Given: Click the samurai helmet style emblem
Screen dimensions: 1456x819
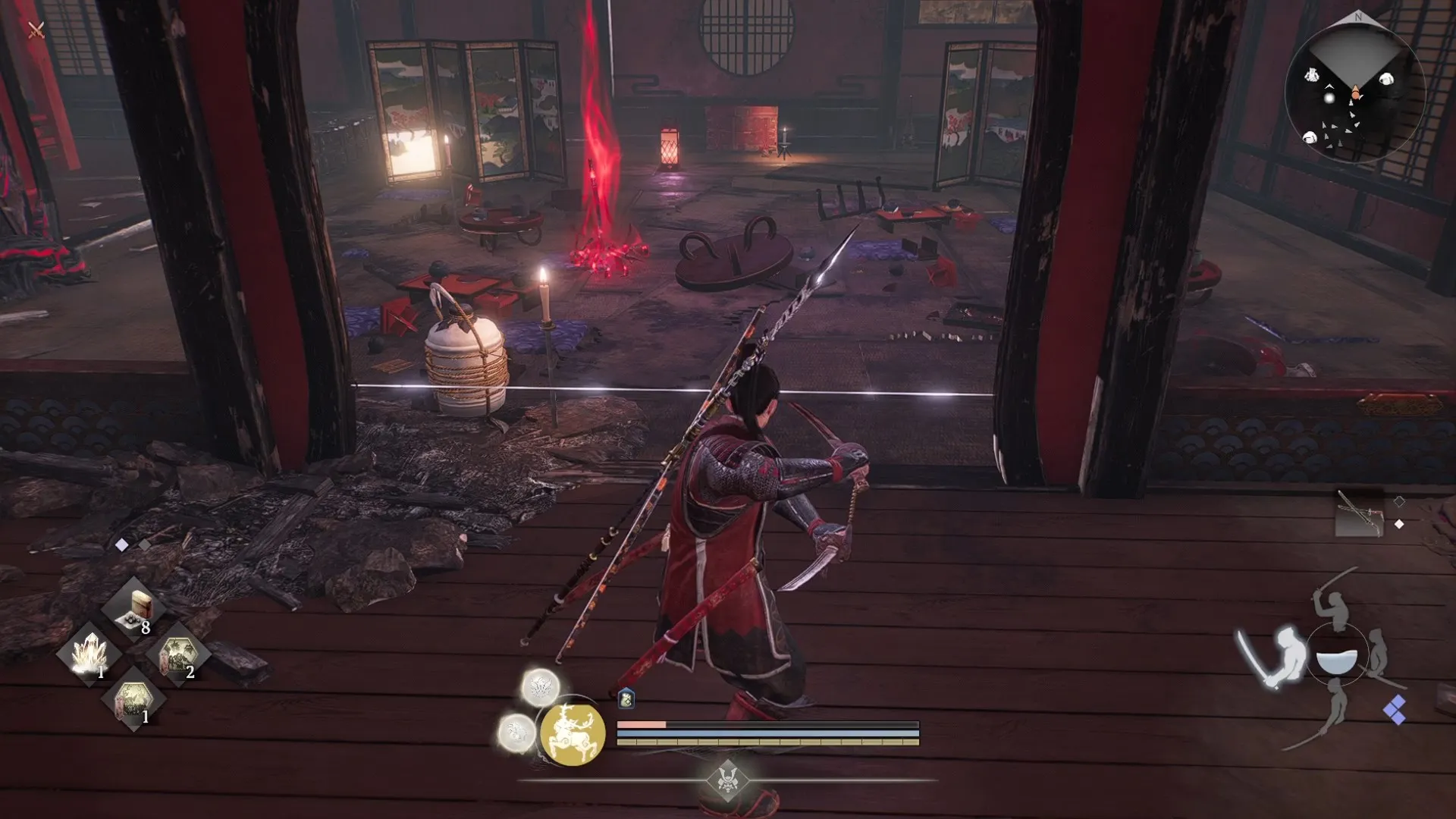Looking at the screenshot, I should (x=727, y=778).
